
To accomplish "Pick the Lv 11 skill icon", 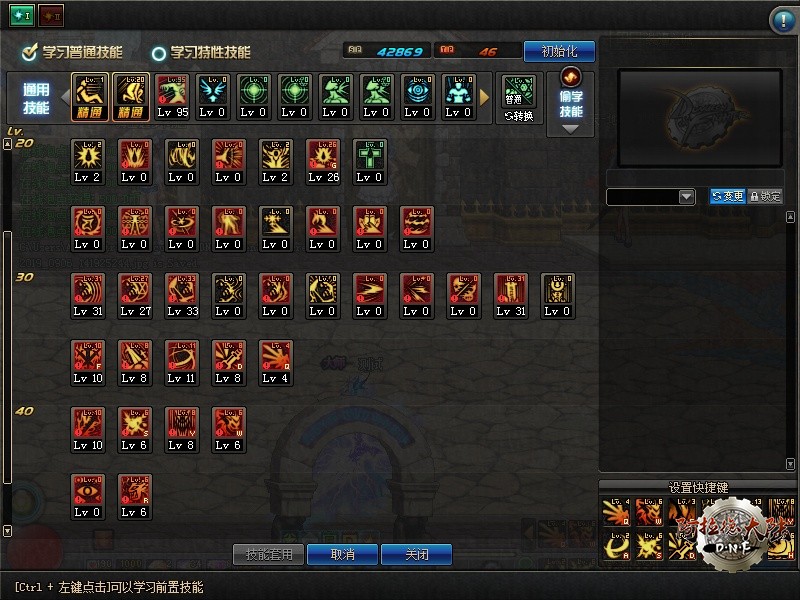I will click(x=182, y=361).
